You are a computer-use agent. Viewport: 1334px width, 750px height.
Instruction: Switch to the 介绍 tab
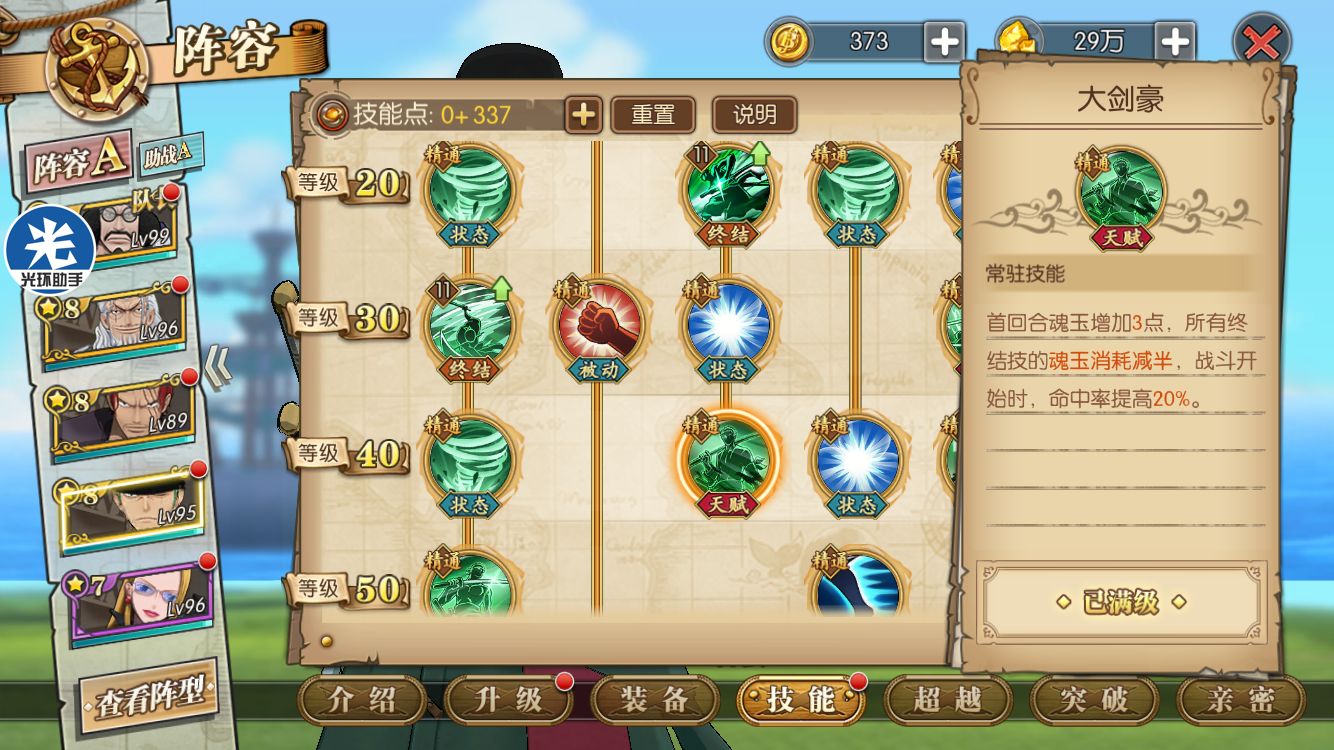coord(362,701)
